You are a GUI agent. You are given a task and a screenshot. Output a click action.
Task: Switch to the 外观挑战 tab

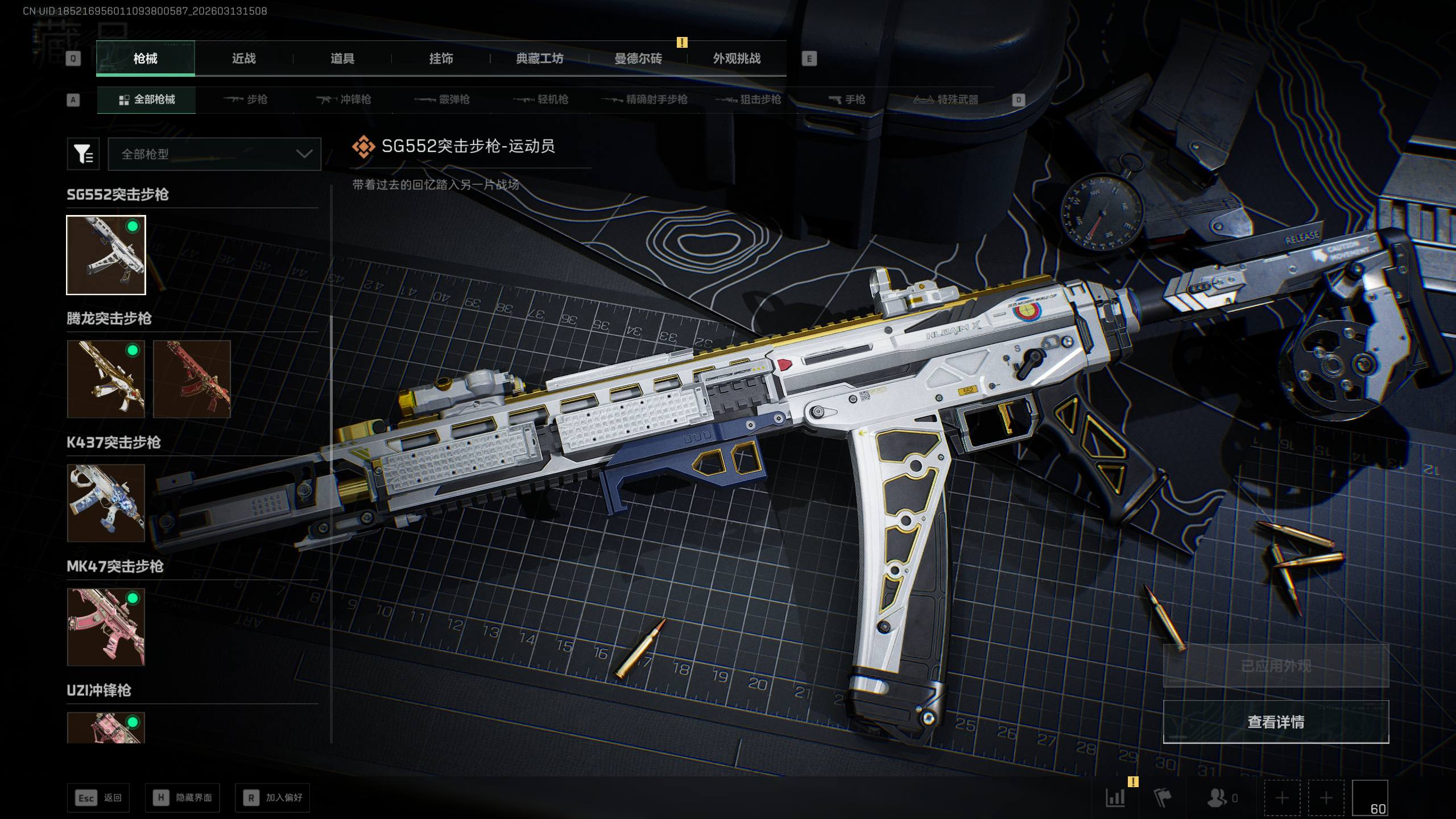(737, 59)
